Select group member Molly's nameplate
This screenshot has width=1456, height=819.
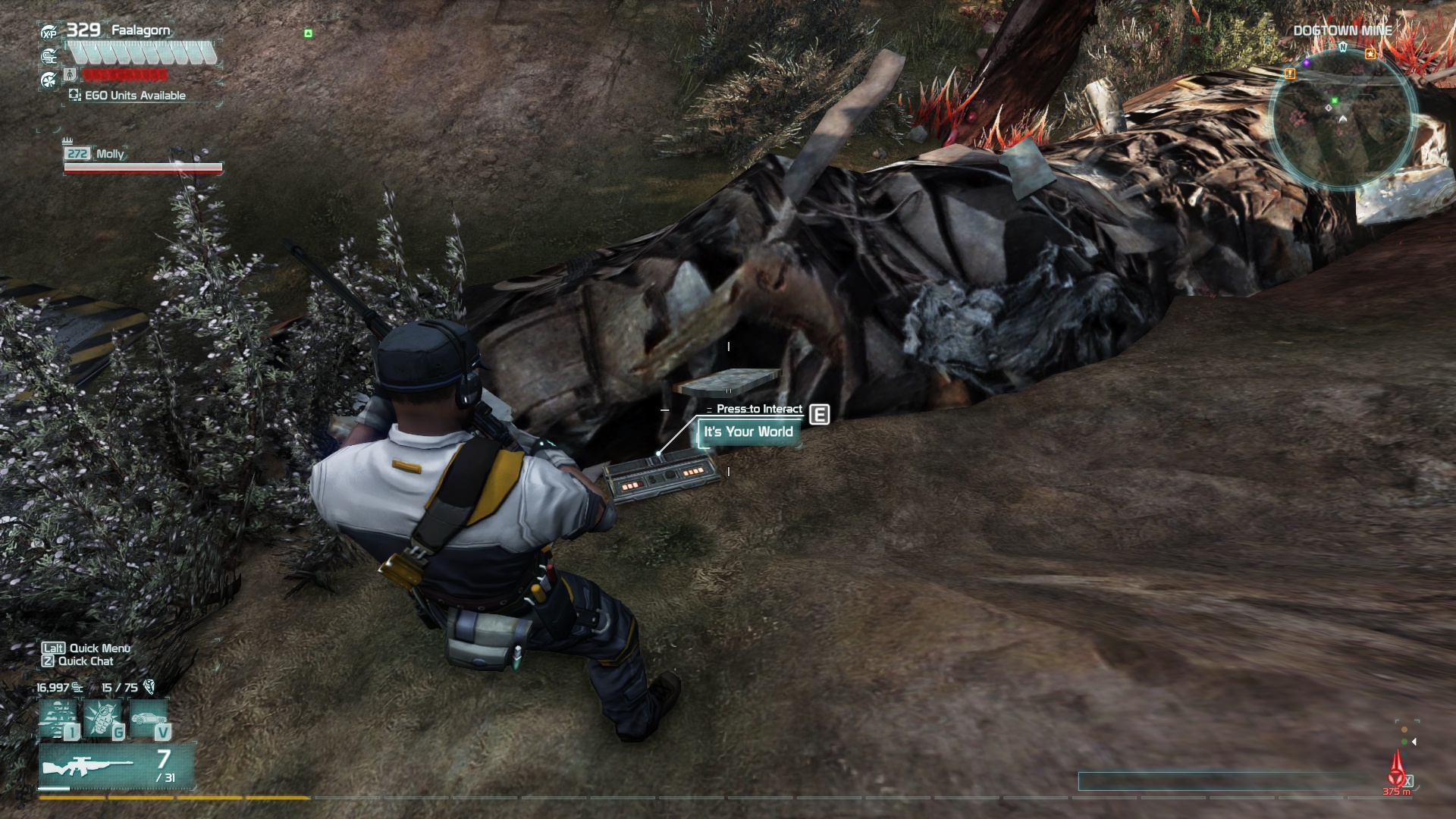pos(110,154)
